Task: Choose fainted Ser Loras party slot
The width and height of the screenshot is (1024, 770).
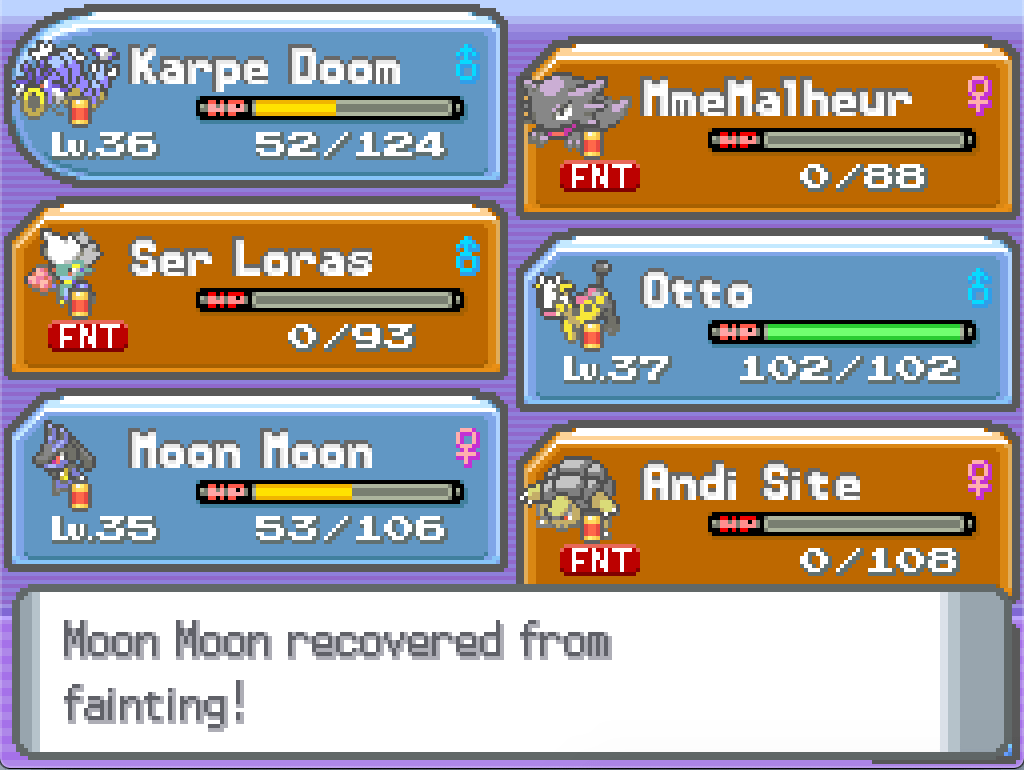Action: (256, 289)
